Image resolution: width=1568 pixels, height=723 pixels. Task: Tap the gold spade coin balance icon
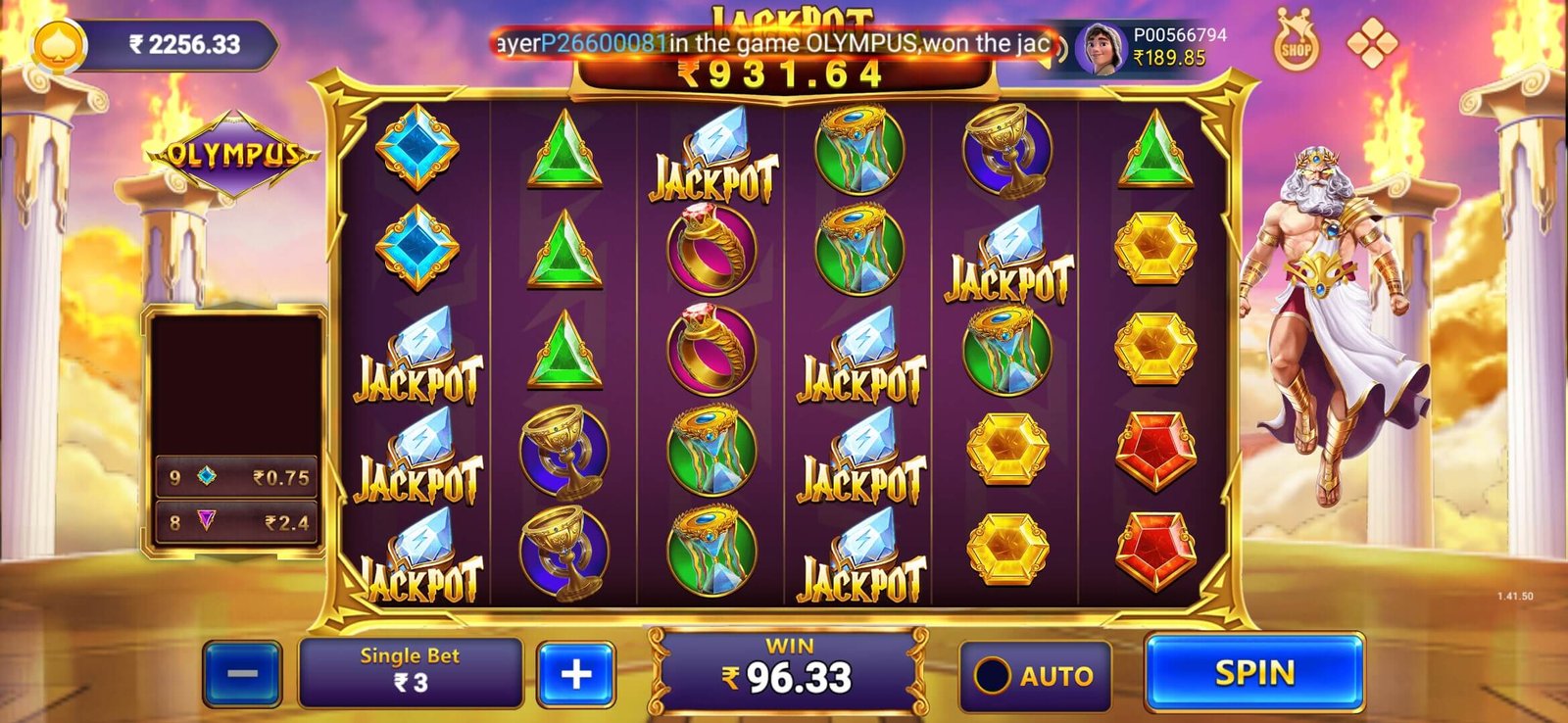(59, 44)
